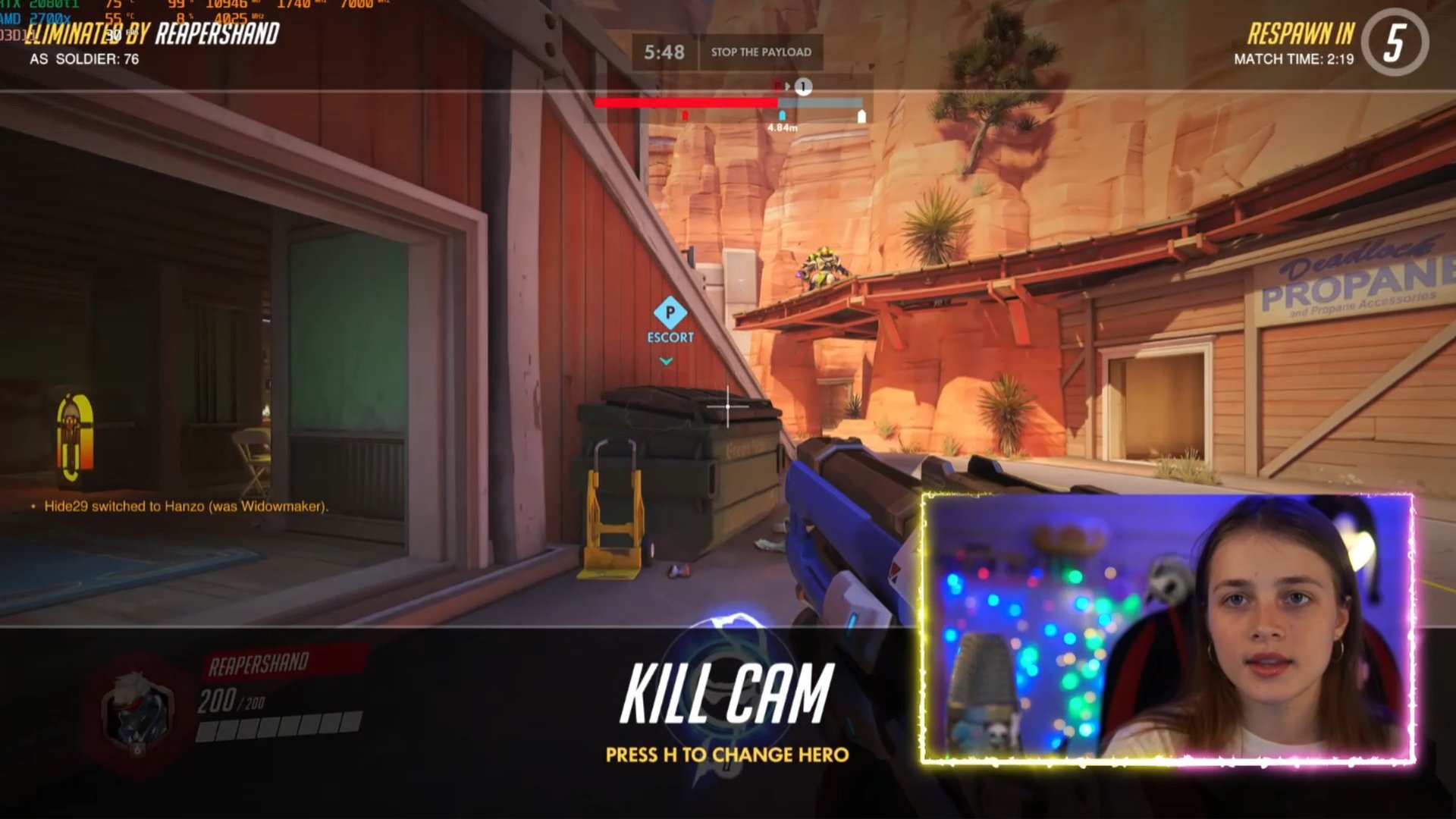Viewport: 1456px width, 819px height.
Task: Click the Hide29 hero switch message
Action: coord(186,507)
